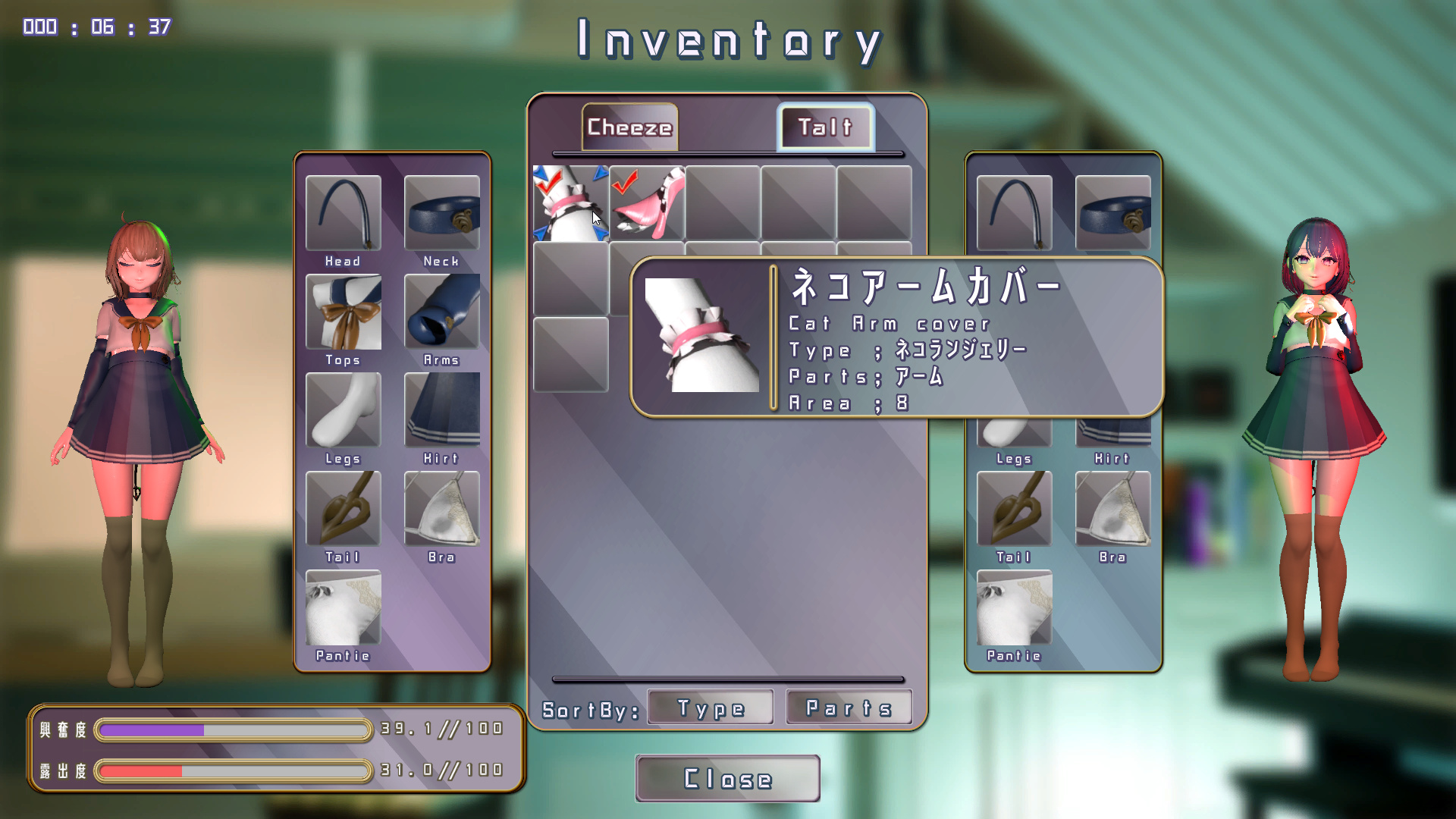Image resolution: width=1456 pixels, height=819 pixels.
Task: Sort inventory by Parts
Action: [849, 708]
